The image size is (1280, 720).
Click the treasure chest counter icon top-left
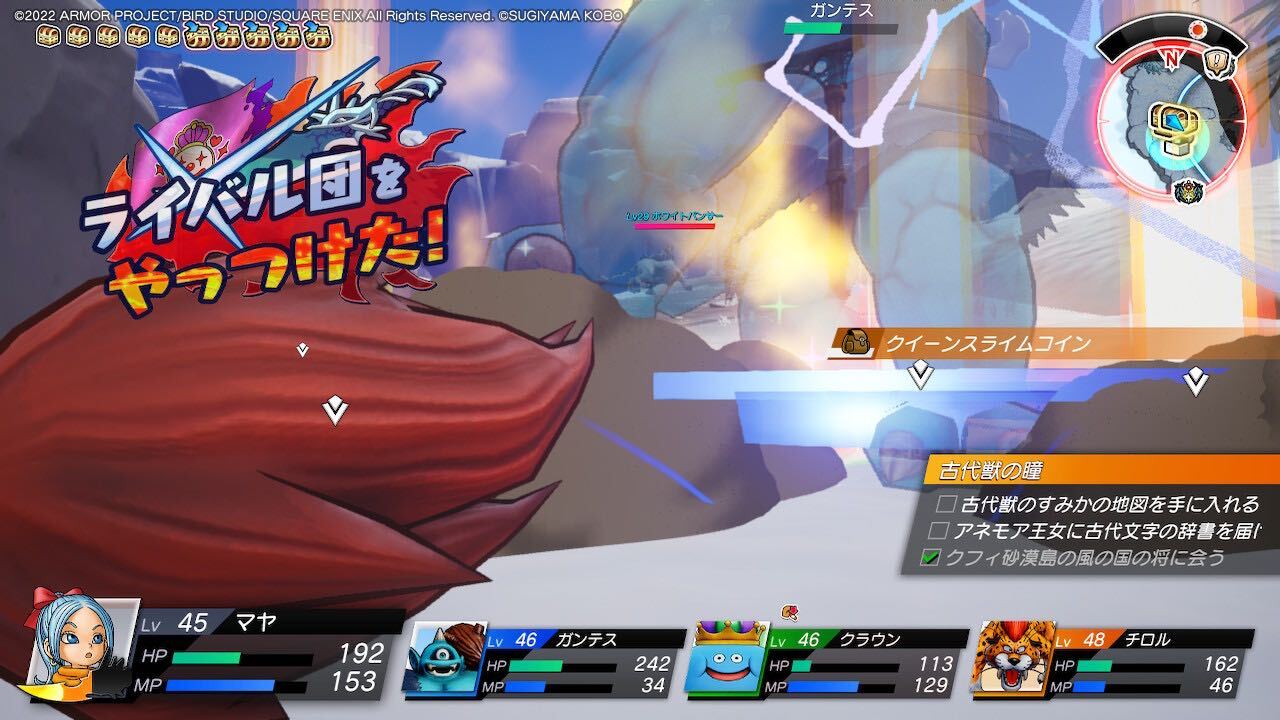pos(47,37)
